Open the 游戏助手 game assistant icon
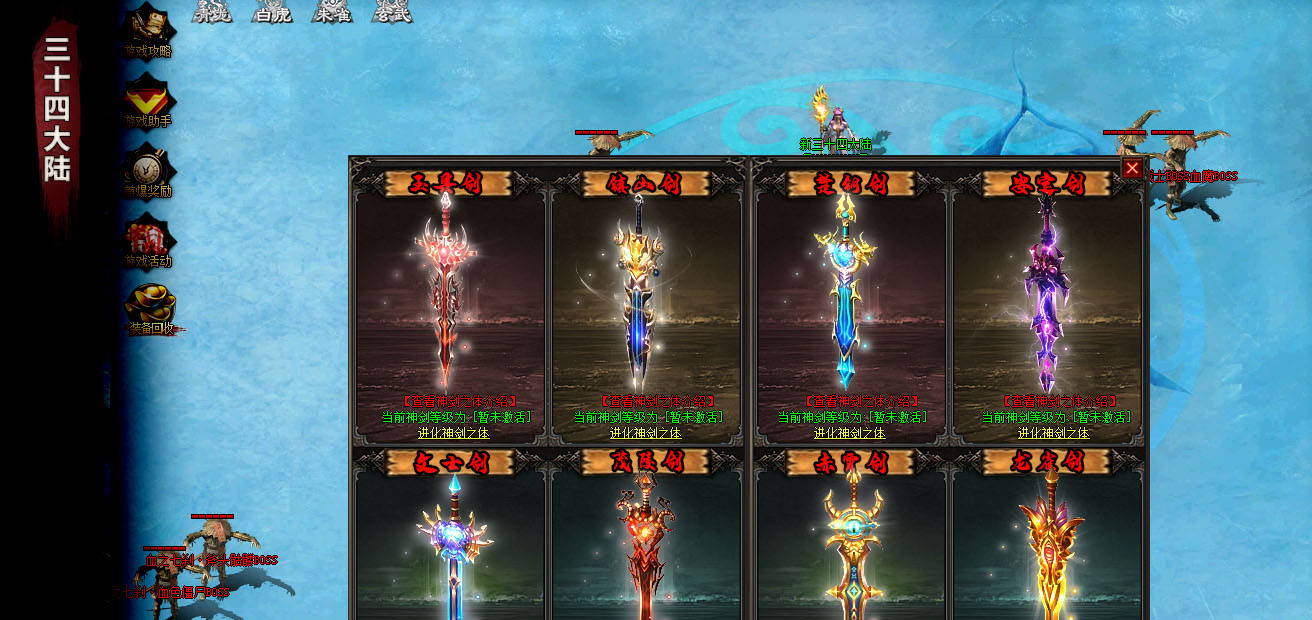The width and height of the screenshot is (1312, 620). pyautogui.click(x=149, y=102)
